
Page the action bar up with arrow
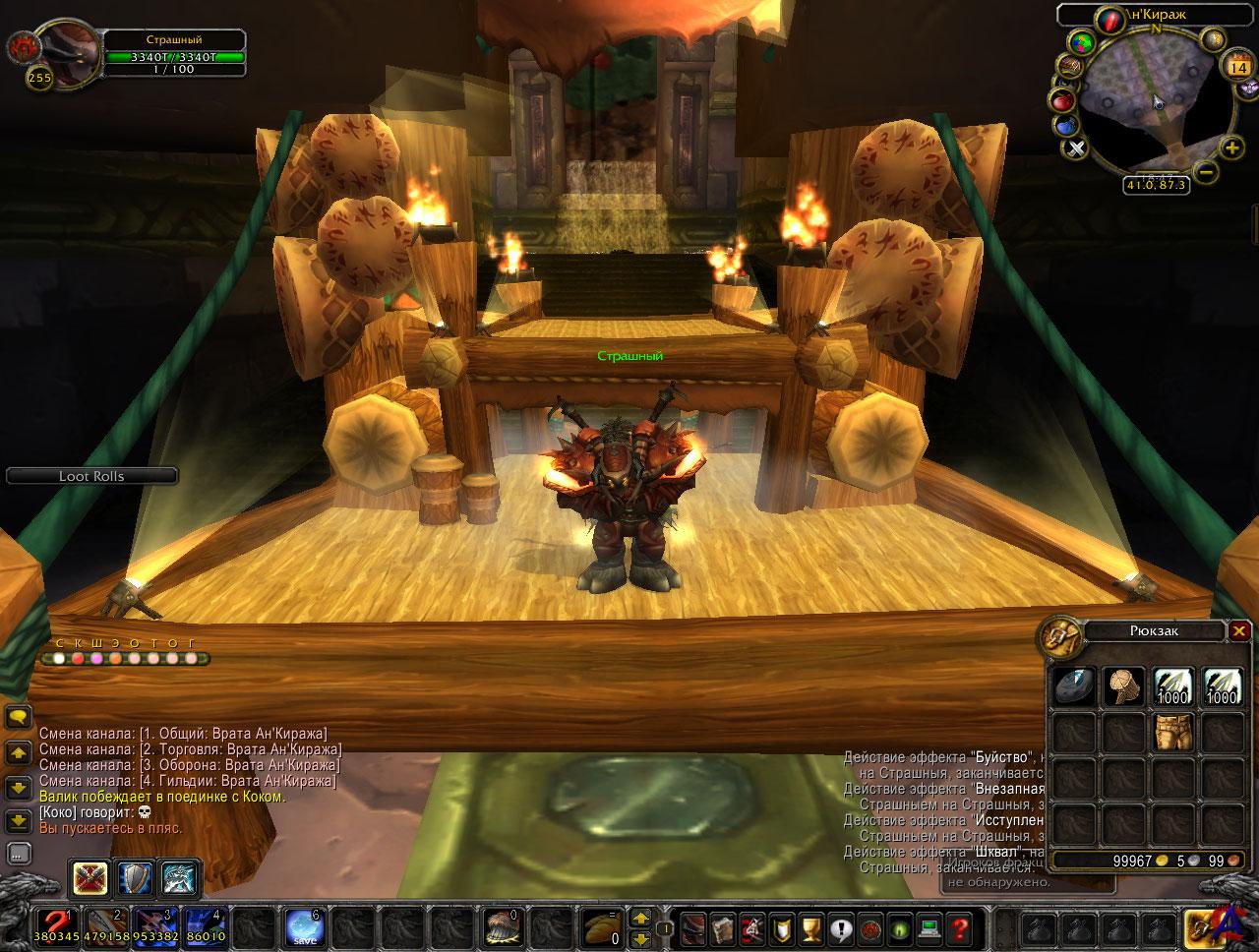click(640, 919)
